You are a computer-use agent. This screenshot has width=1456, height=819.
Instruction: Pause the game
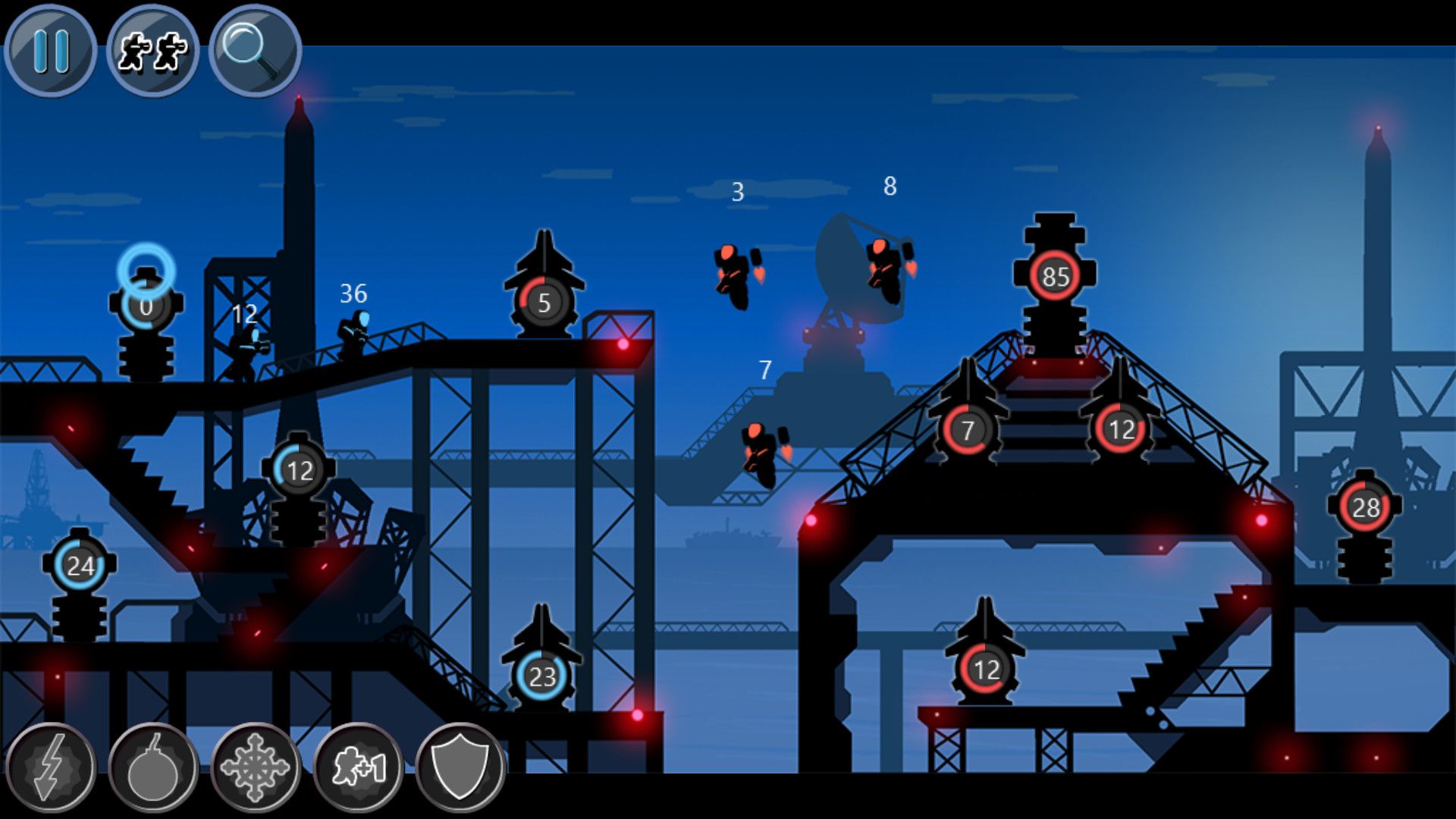[x=52, y=52]
